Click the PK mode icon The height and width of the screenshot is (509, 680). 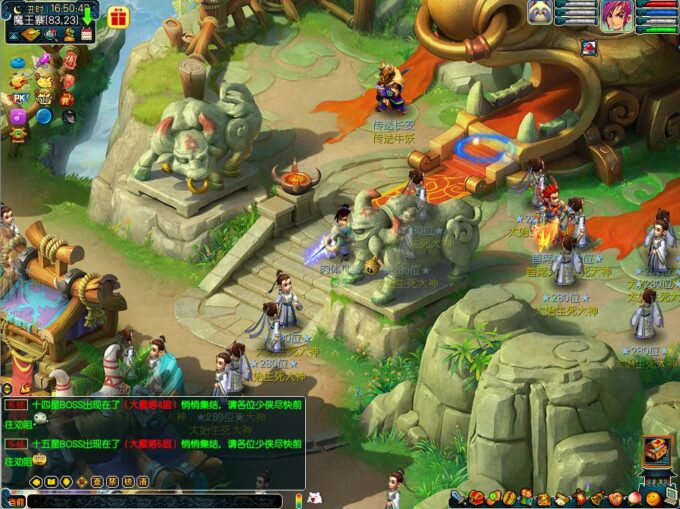pyautogui.click(x=19, y=98)
